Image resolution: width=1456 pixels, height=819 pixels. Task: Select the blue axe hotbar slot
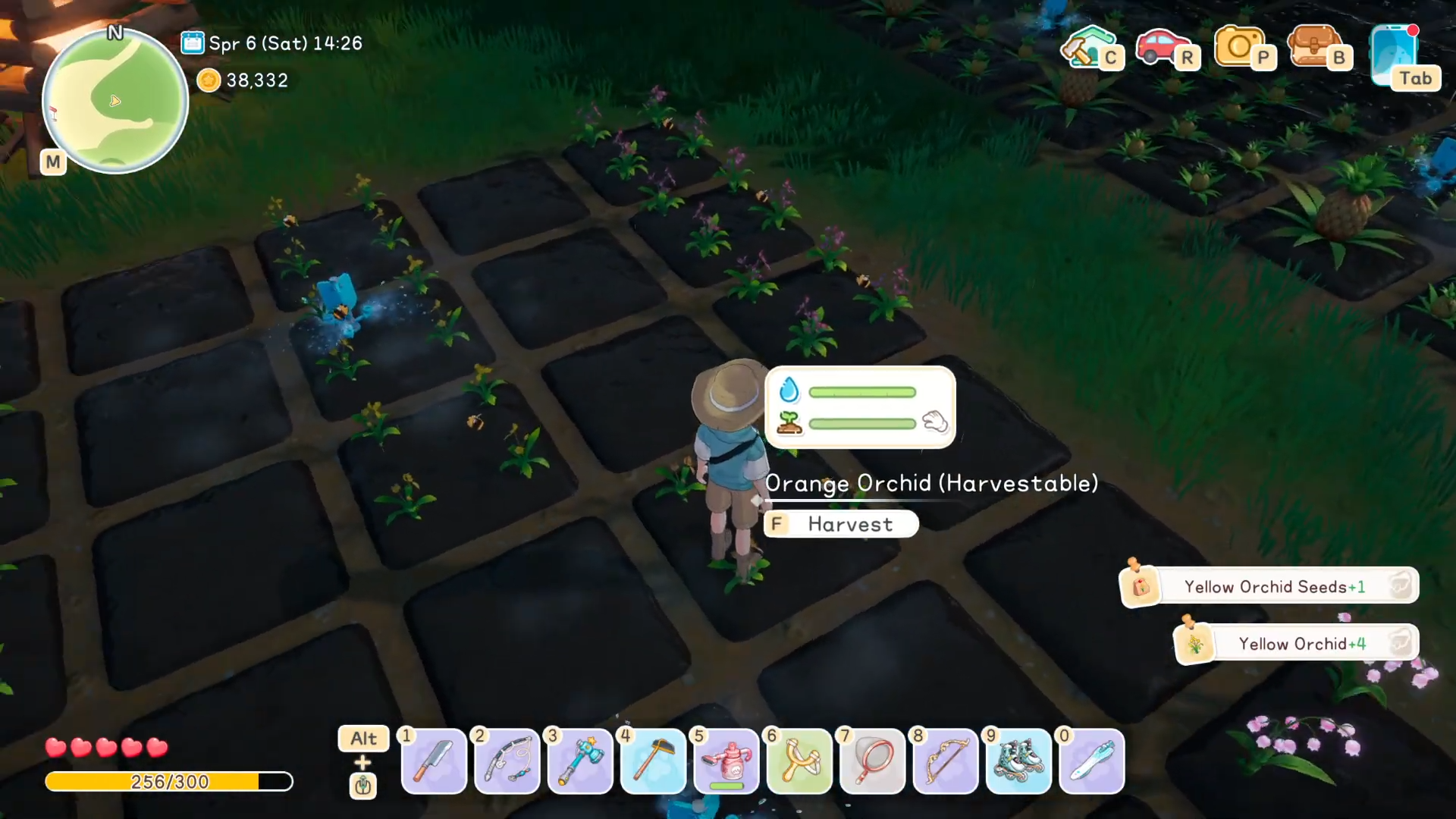(580, 761)
